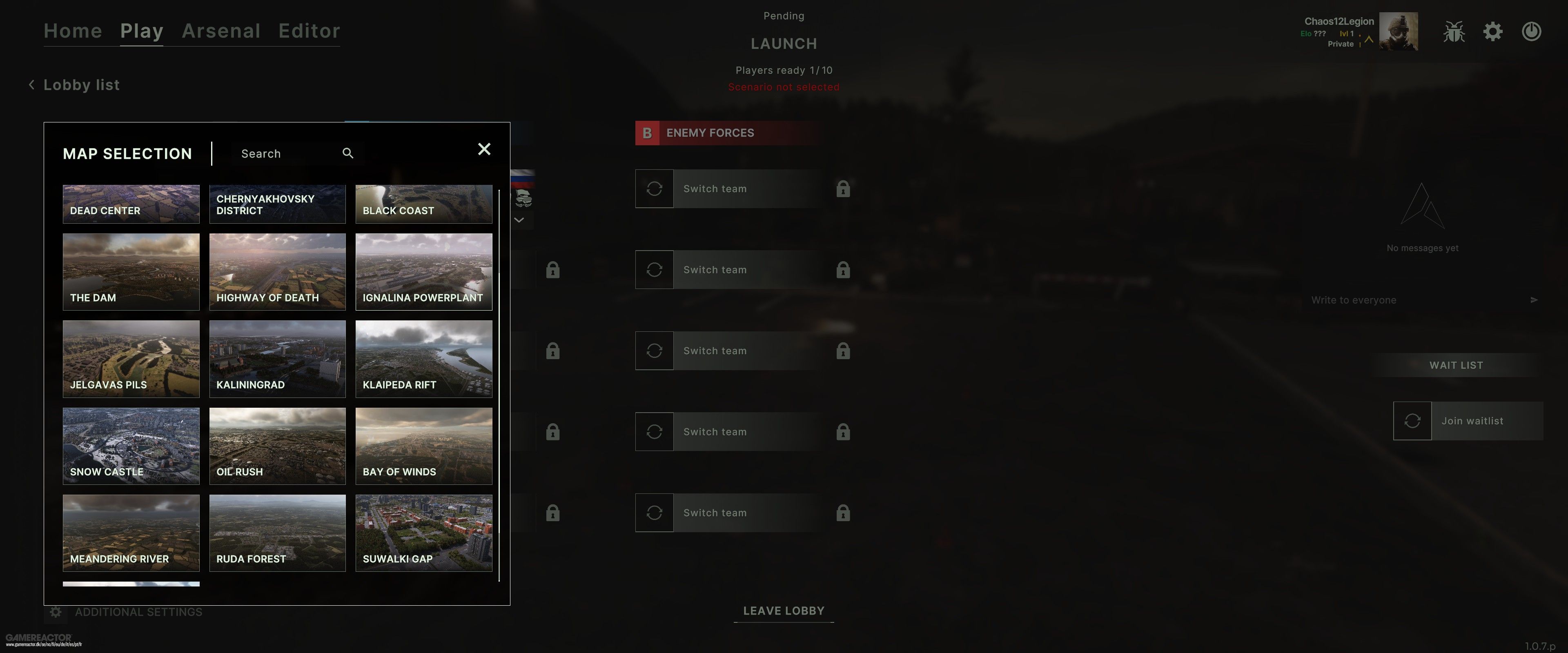Choose the Suwalki Gap map

click(x=424, y=533)
